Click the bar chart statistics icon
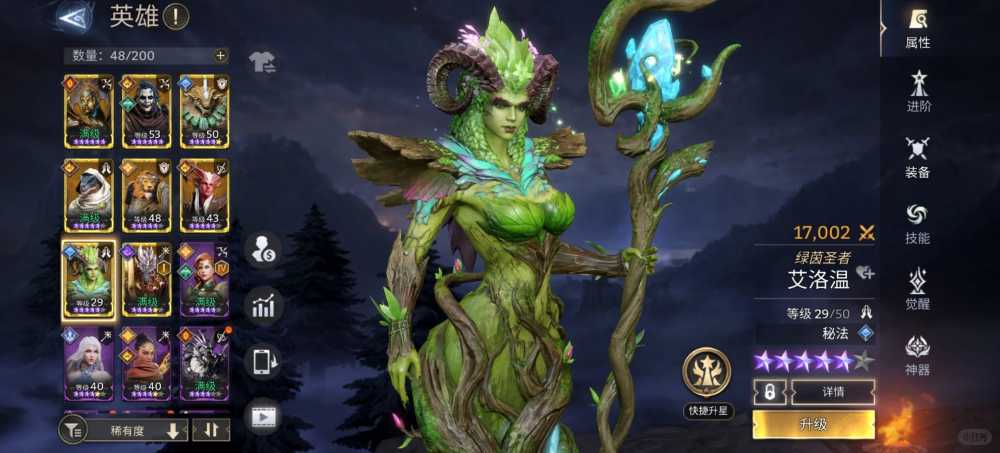1000x453 pixels. tap(263, 306)
